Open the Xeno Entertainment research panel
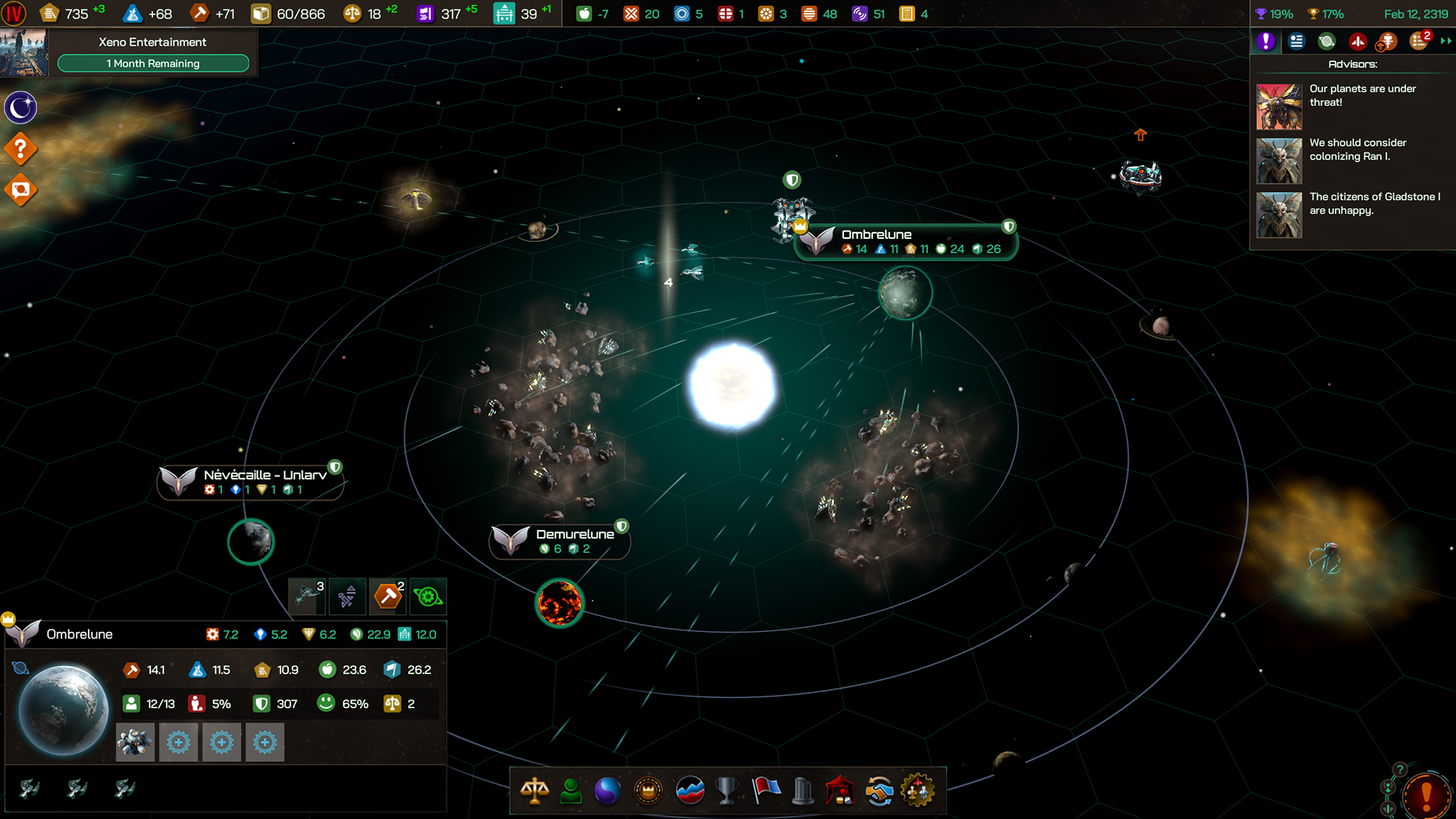Viewport: 1456px width, 819px height. (x=152, y=52)
